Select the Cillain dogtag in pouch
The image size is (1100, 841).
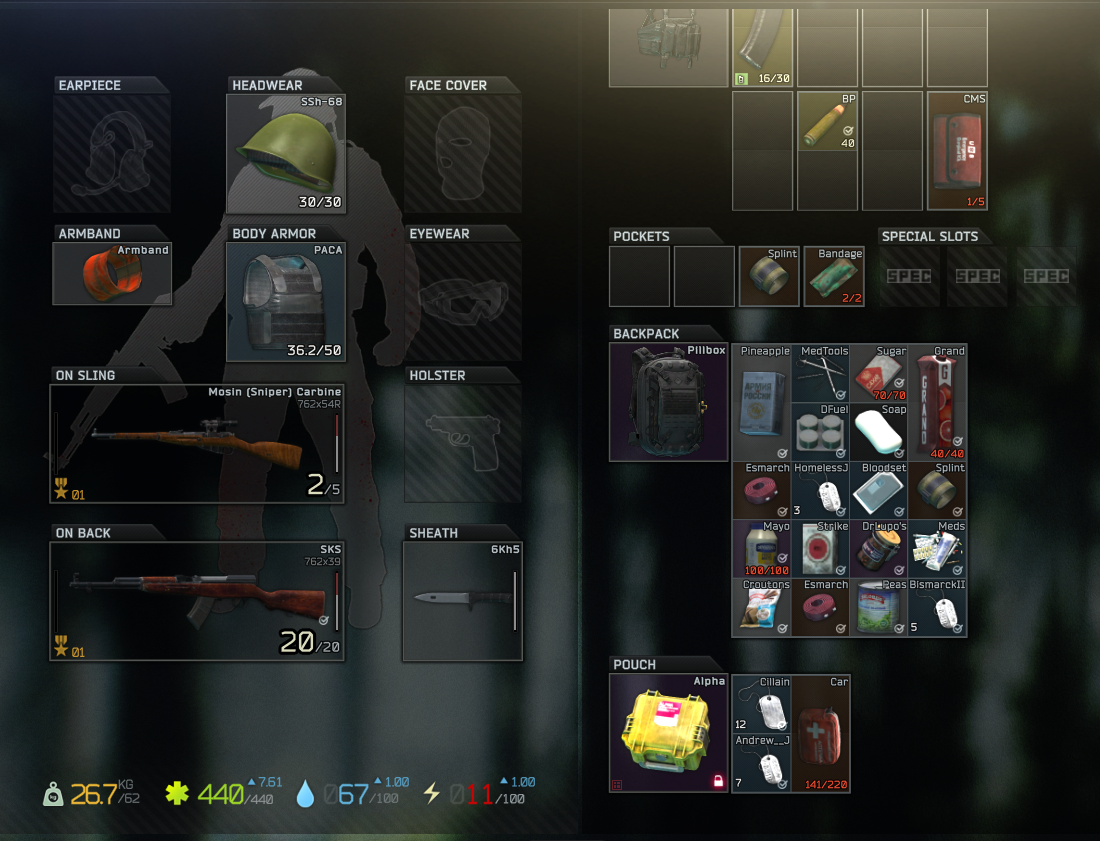(x=762, y=703)
